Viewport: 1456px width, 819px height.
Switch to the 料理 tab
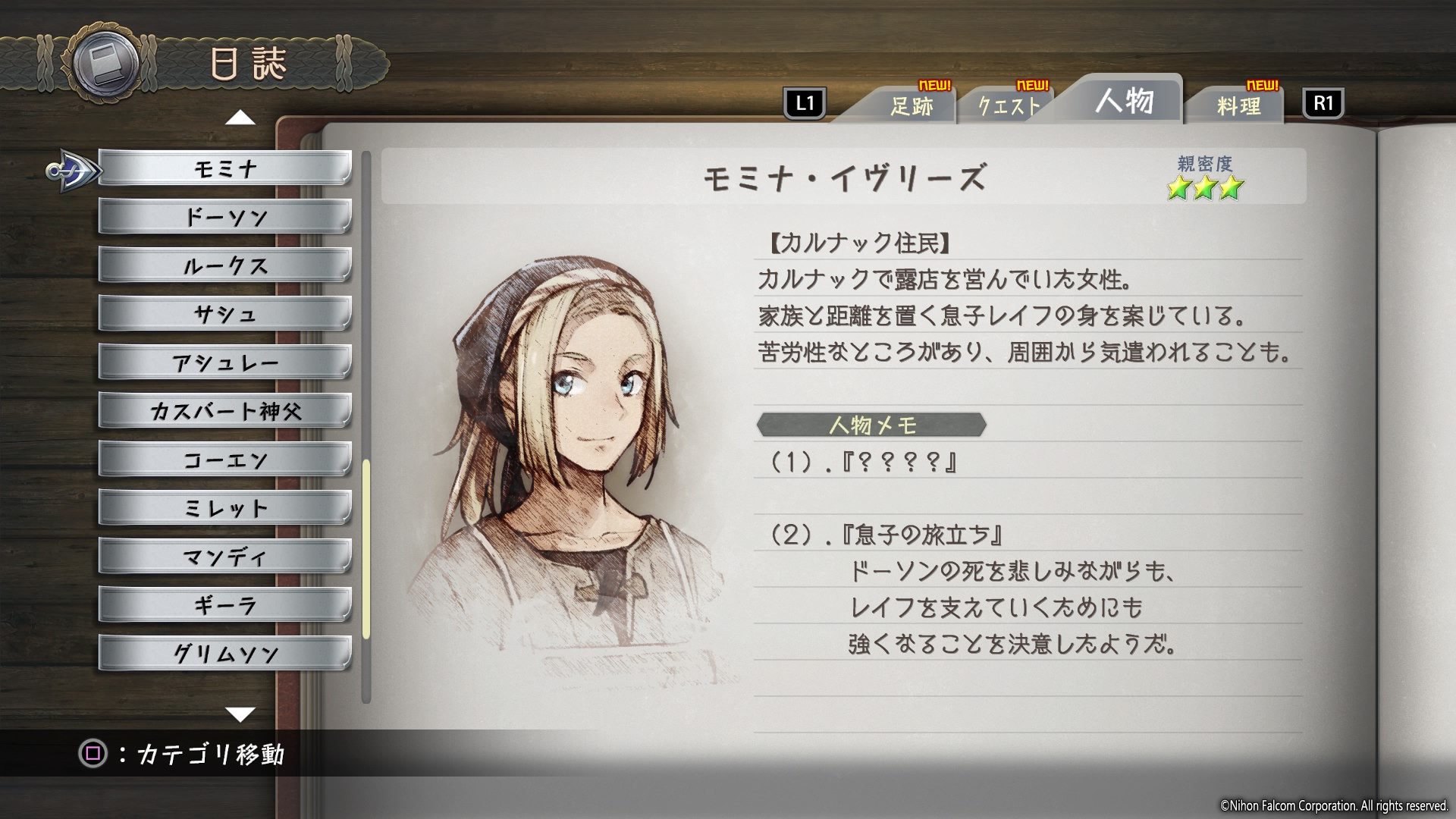pyautogui.click(x=1238, y=106)
